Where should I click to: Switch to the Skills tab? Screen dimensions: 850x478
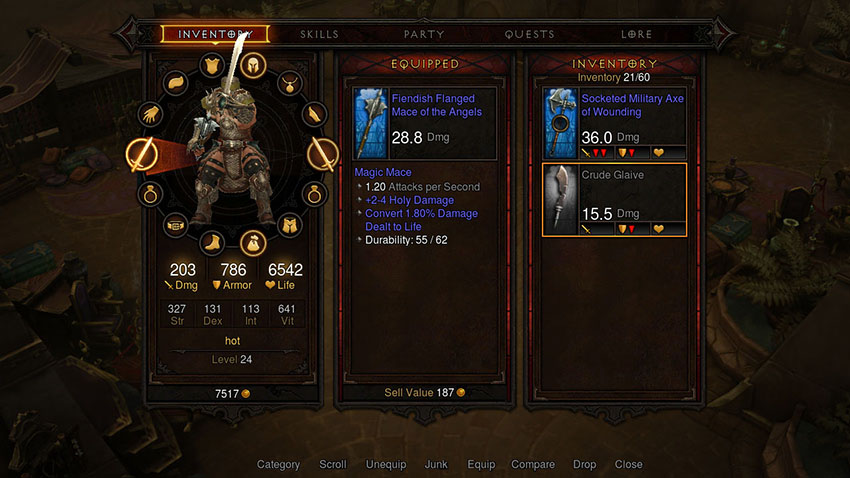click(319, 34)
